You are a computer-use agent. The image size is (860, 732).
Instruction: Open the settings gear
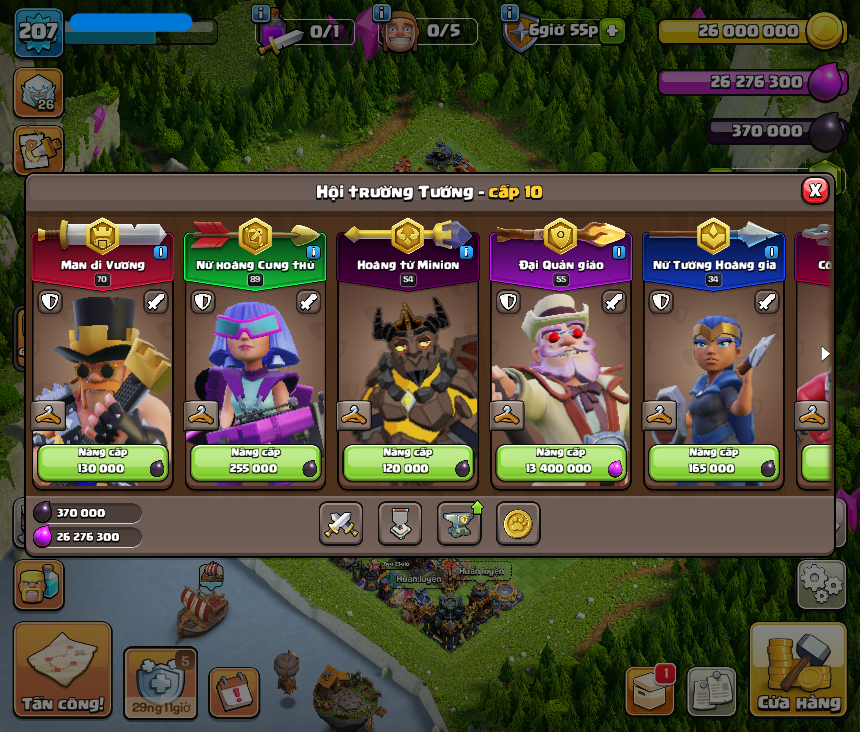point(821,584)
